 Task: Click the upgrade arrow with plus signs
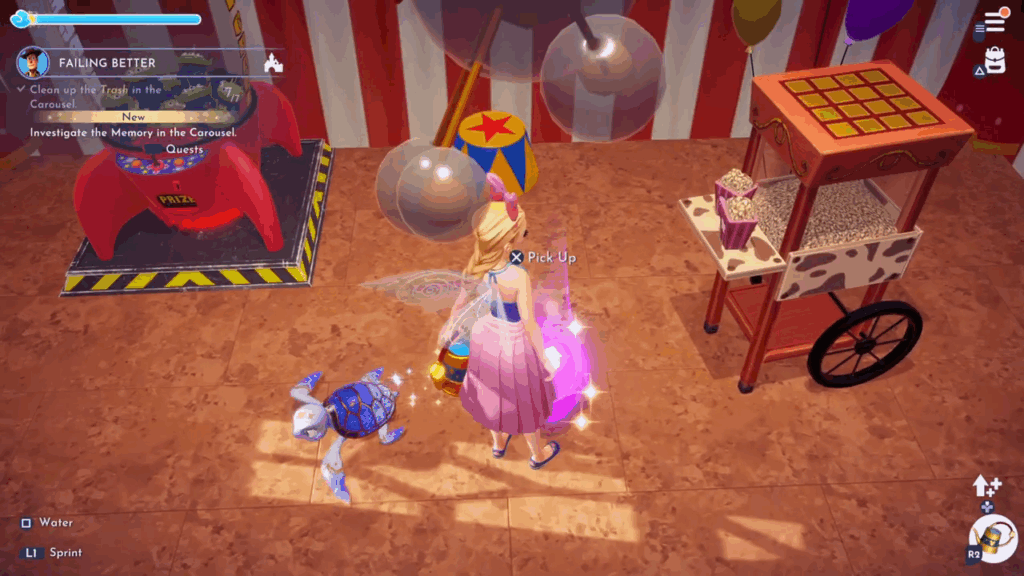tap(986, 486)
